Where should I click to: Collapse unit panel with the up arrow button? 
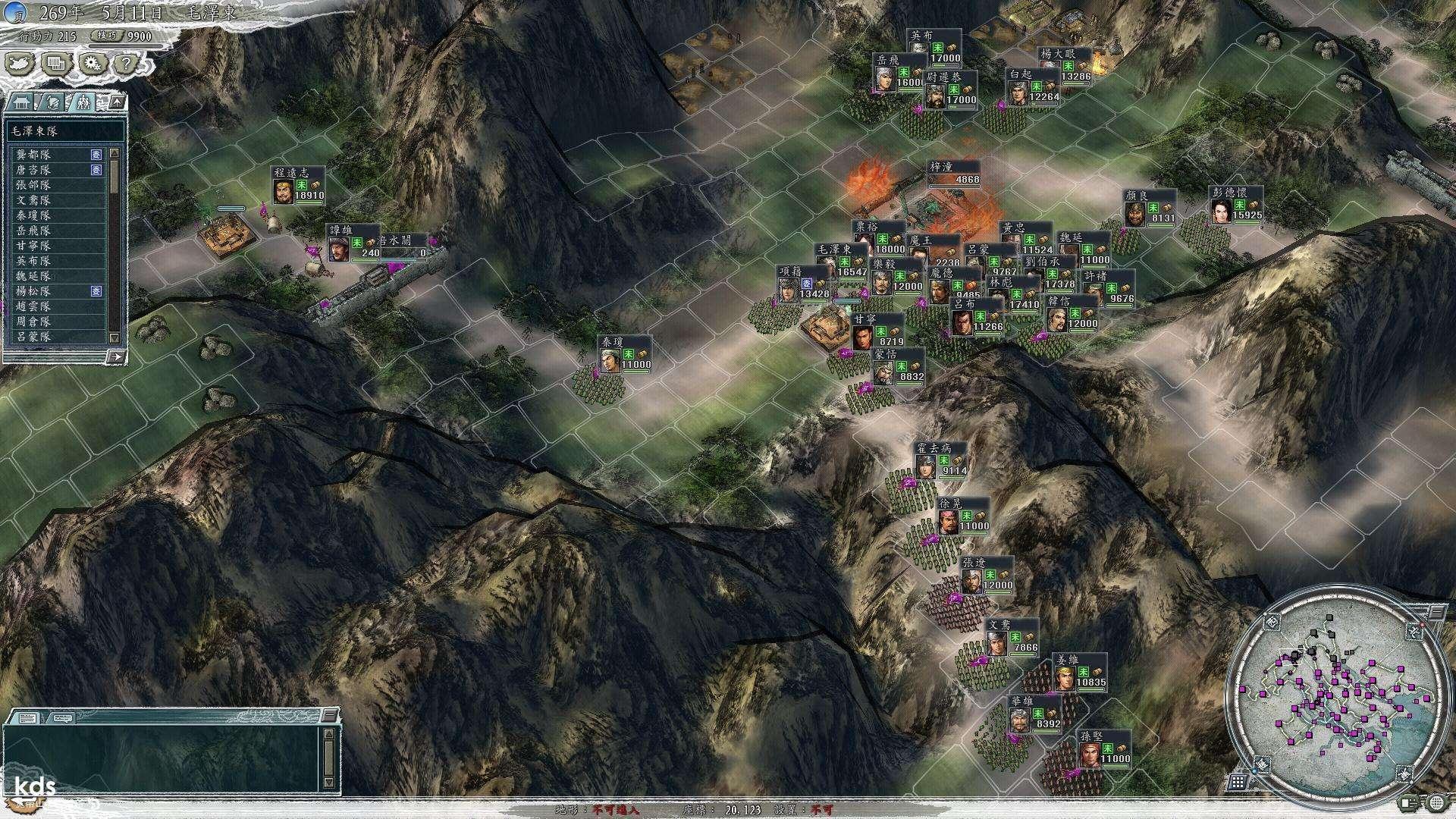tap(118, 102)
